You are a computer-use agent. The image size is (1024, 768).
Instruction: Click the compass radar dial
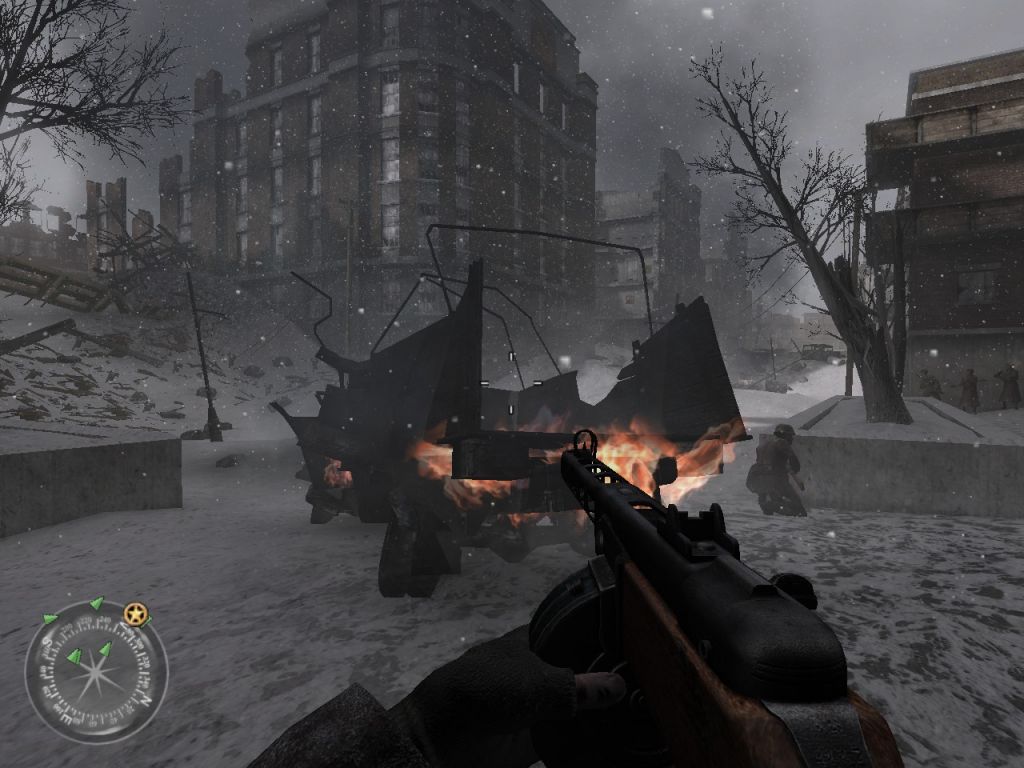click(x=95, y=672)
